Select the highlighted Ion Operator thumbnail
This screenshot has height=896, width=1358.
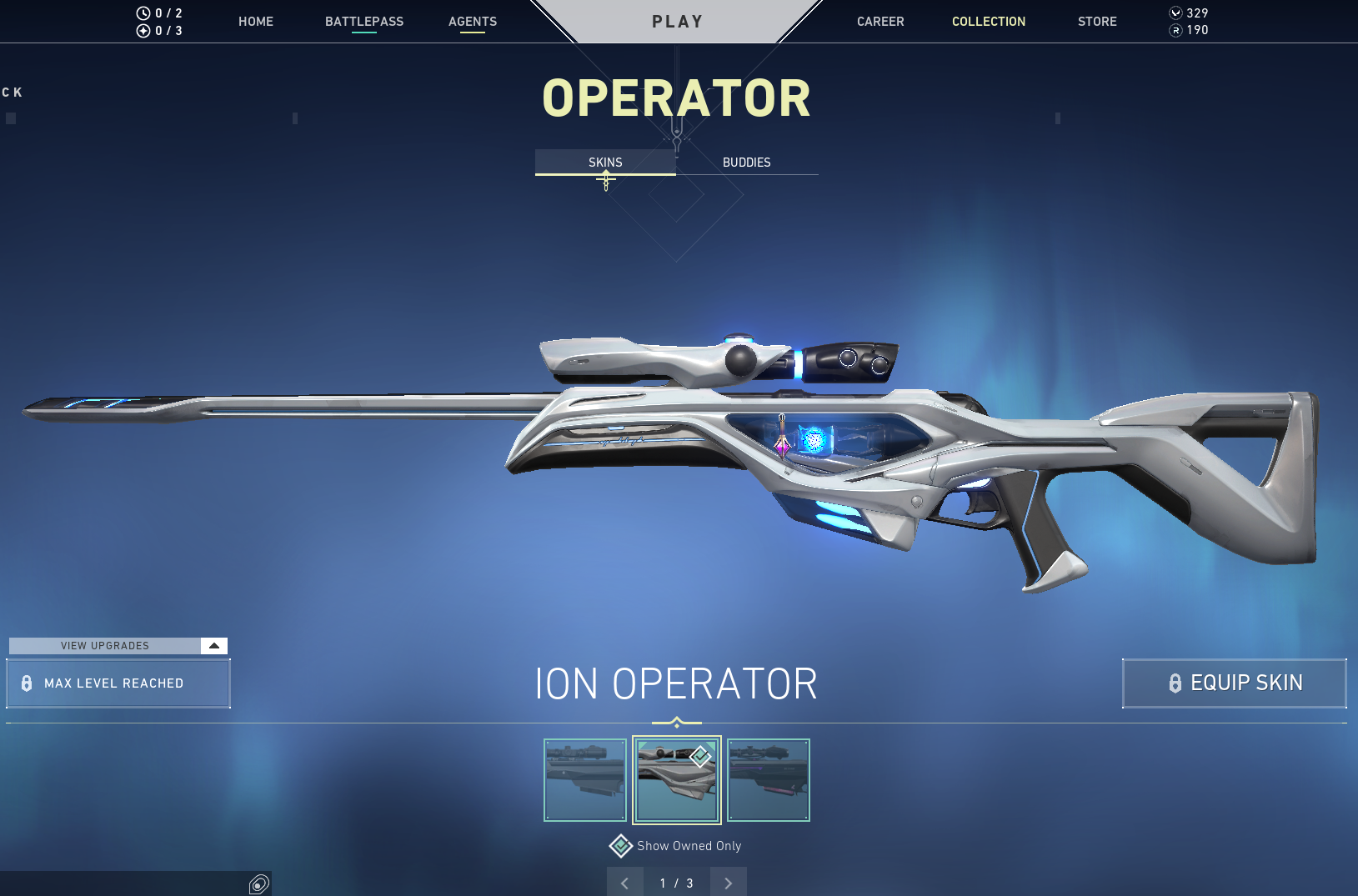(676, 780)
